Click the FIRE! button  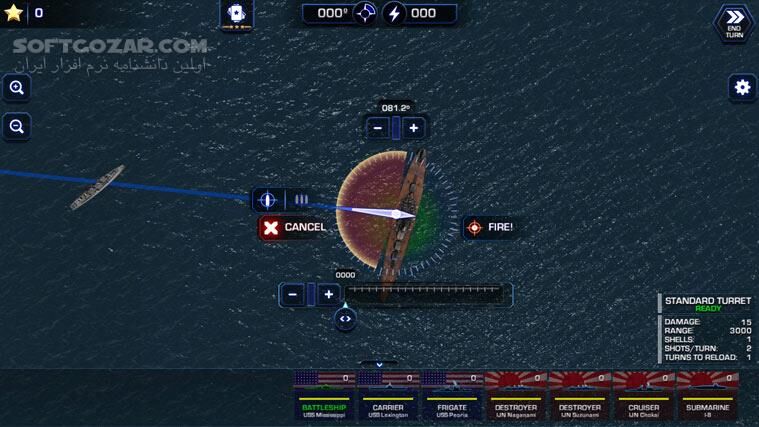click(x=490, y=227)
